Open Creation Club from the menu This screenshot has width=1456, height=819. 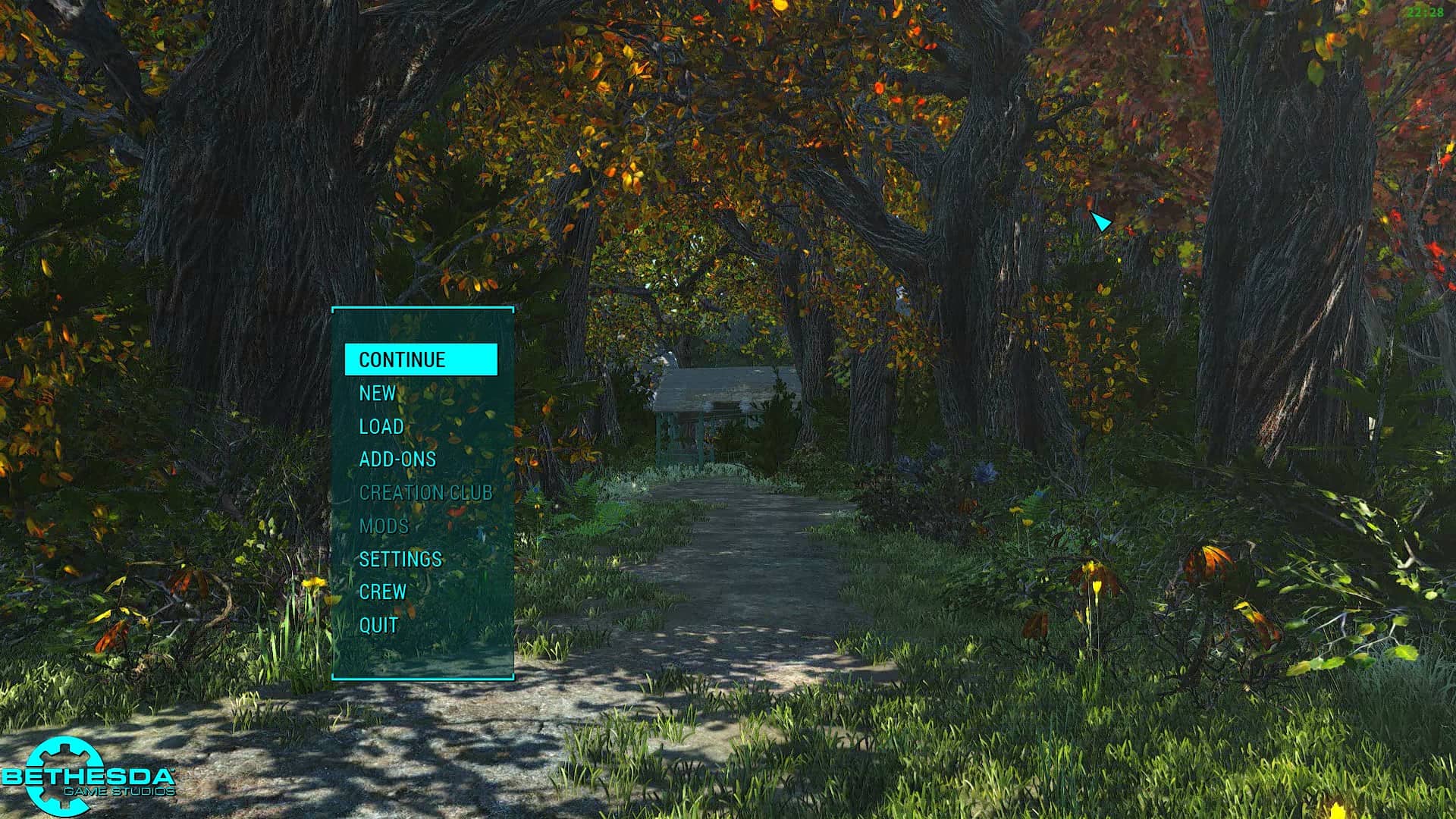coord(425,493)
